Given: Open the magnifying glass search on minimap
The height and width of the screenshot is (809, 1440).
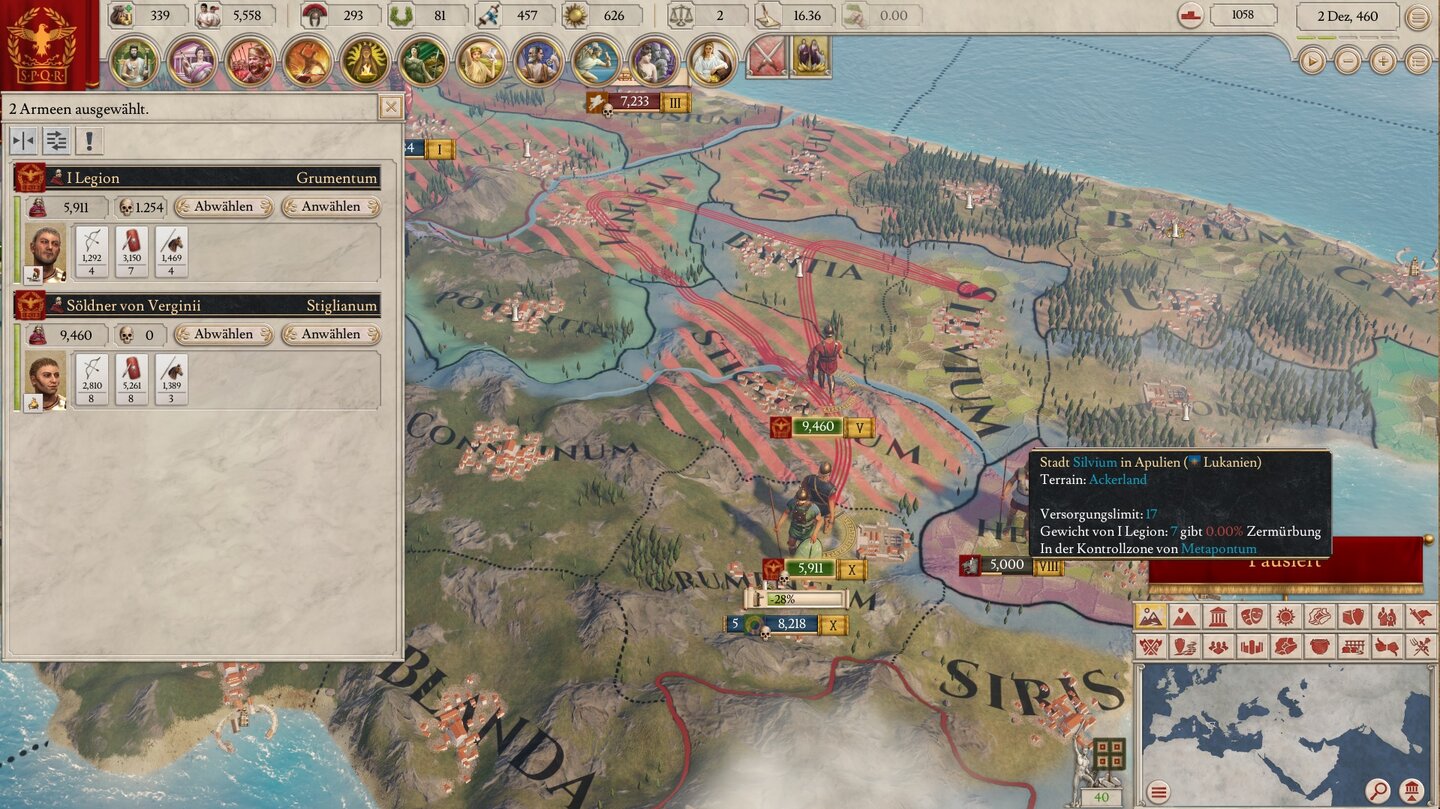Looking at the screenshot, I should pyautogui.click(x=1377, y=792).
